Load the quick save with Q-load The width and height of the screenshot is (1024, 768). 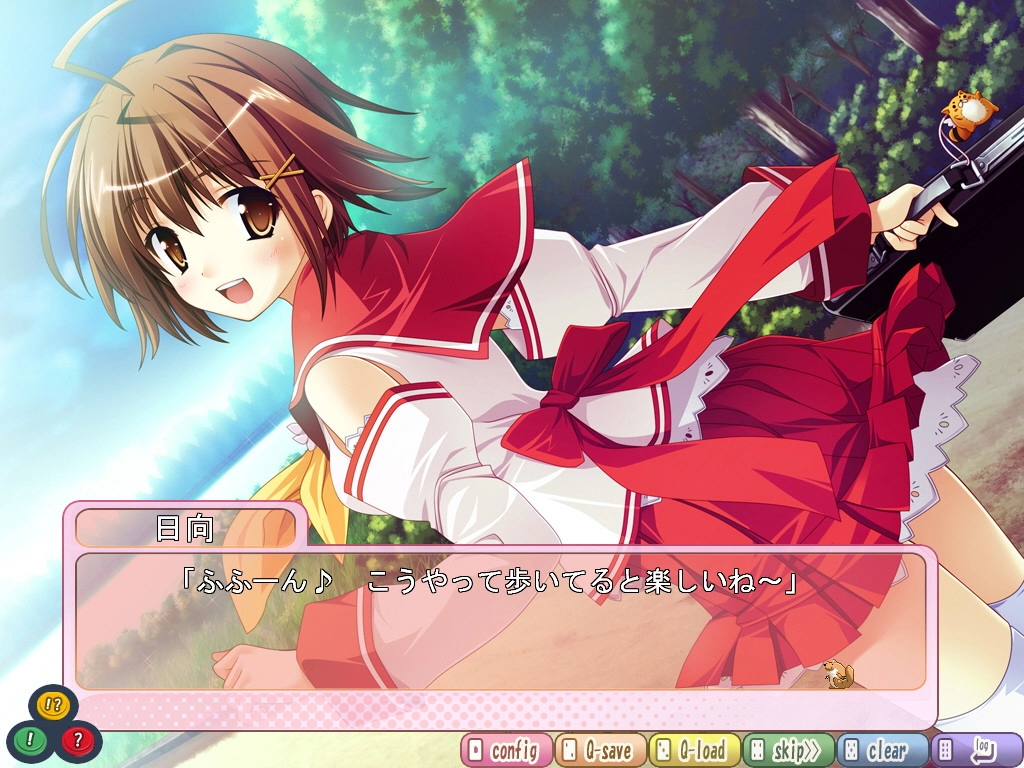(695, 750)
